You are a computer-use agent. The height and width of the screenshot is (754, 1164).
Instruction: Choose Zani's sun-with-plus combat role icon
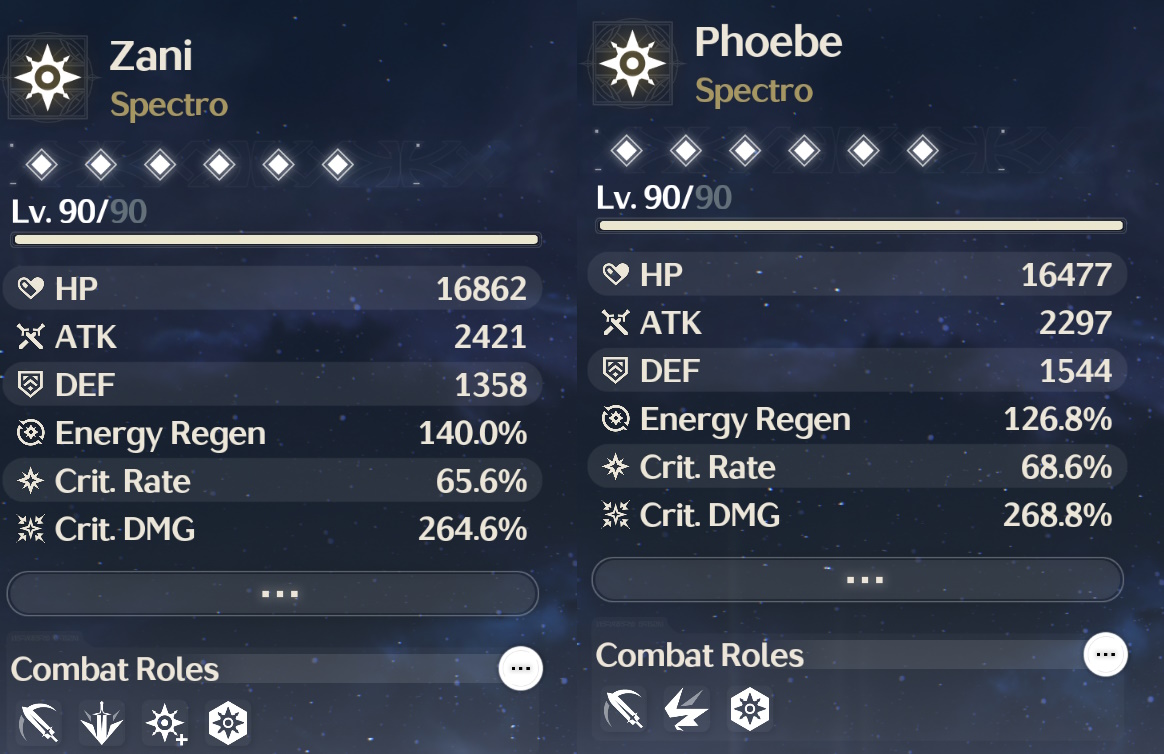click(165, 722)
